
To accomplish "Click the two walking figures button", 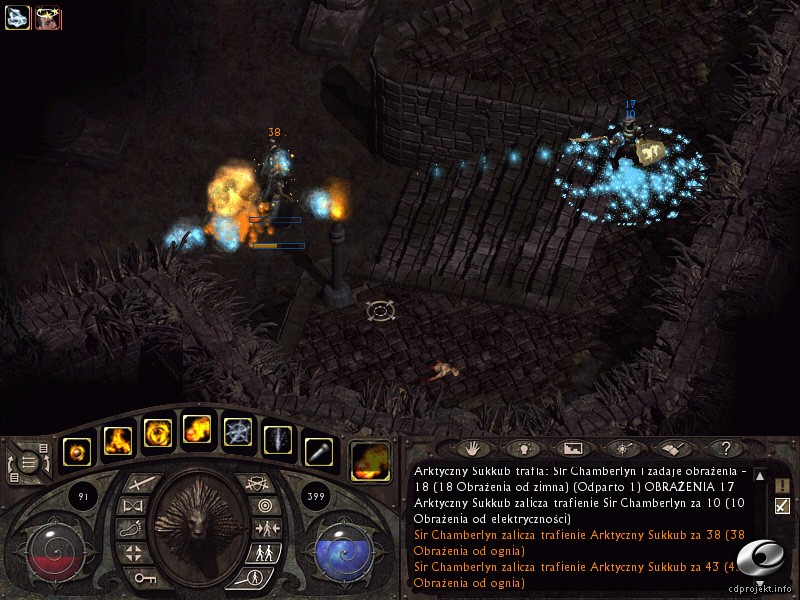I will tap(264, 552).
